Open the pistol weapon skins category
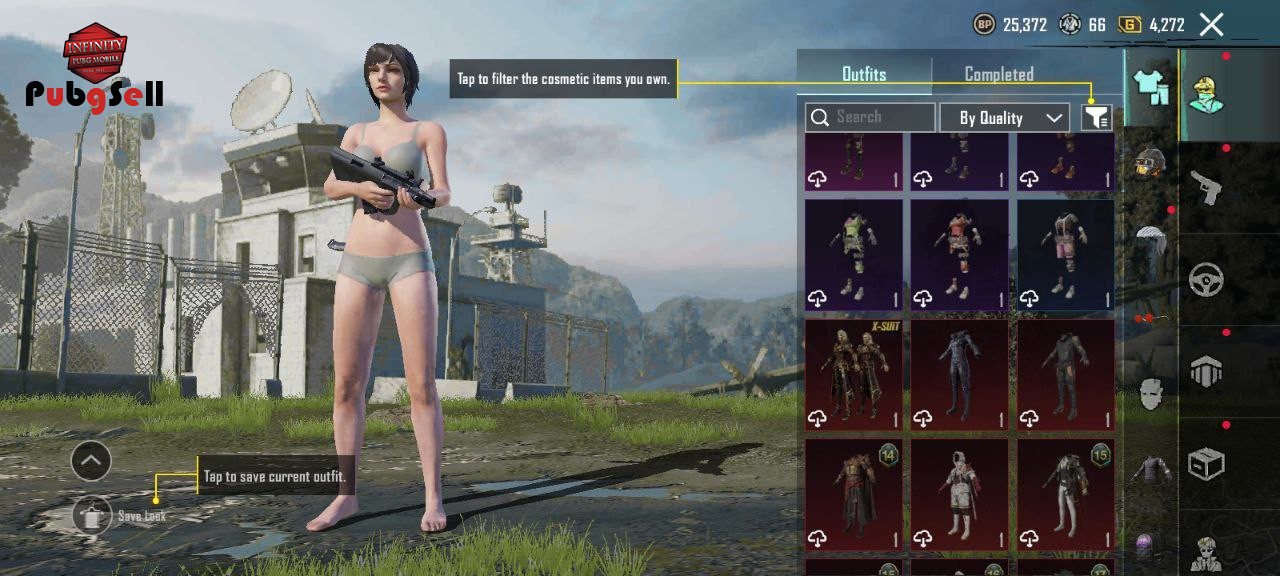1280x576 pixels. [x=1206, y=187]
